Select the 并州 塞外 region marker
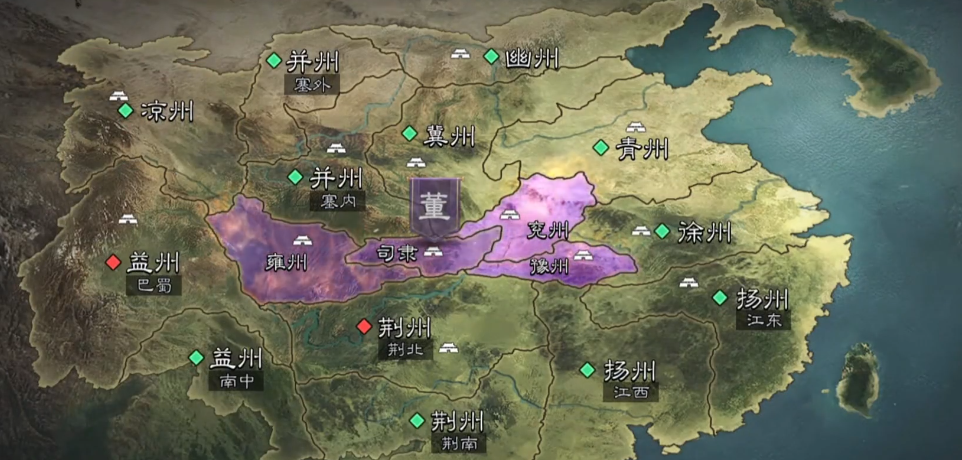The height and width of the screenshot is (460, 962). [274, 60]
